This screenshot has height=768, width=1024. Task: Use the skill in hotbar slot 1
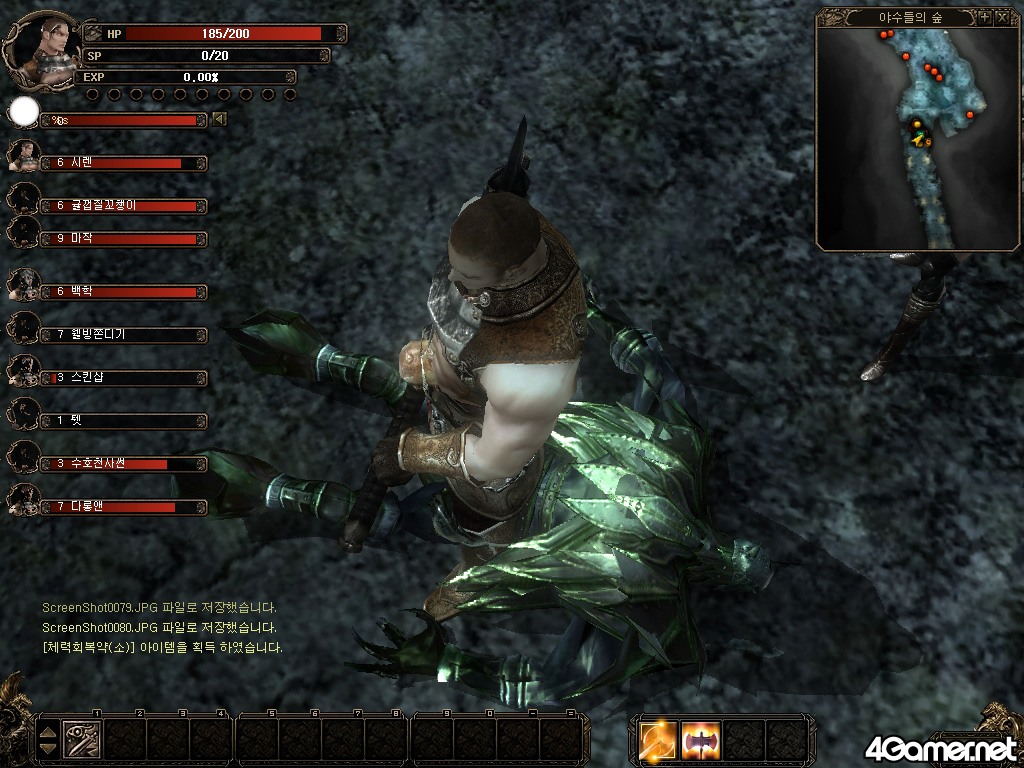[x=81, y=740]
